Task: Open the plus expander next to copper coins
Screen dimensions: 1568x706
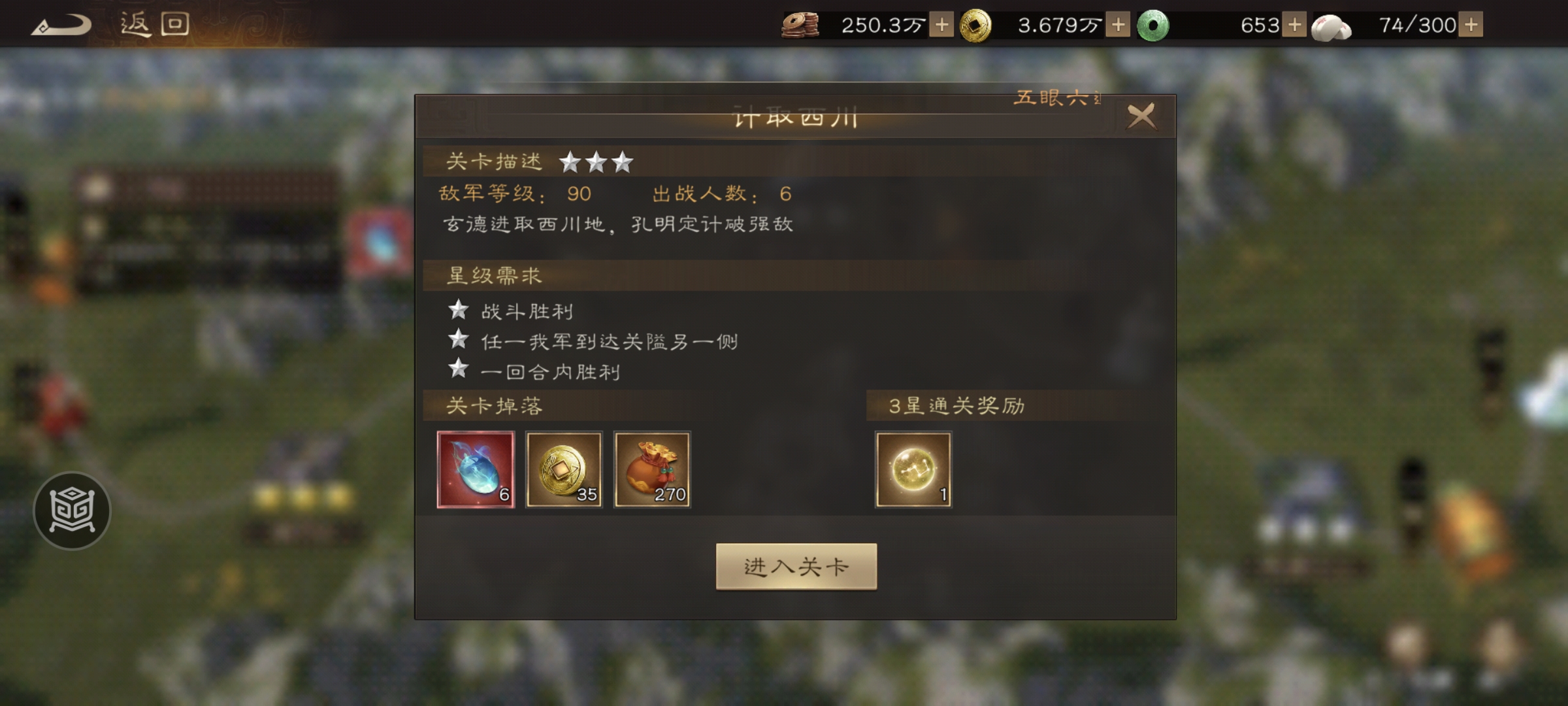Action: pyautogui.click(x=942, y=25)
